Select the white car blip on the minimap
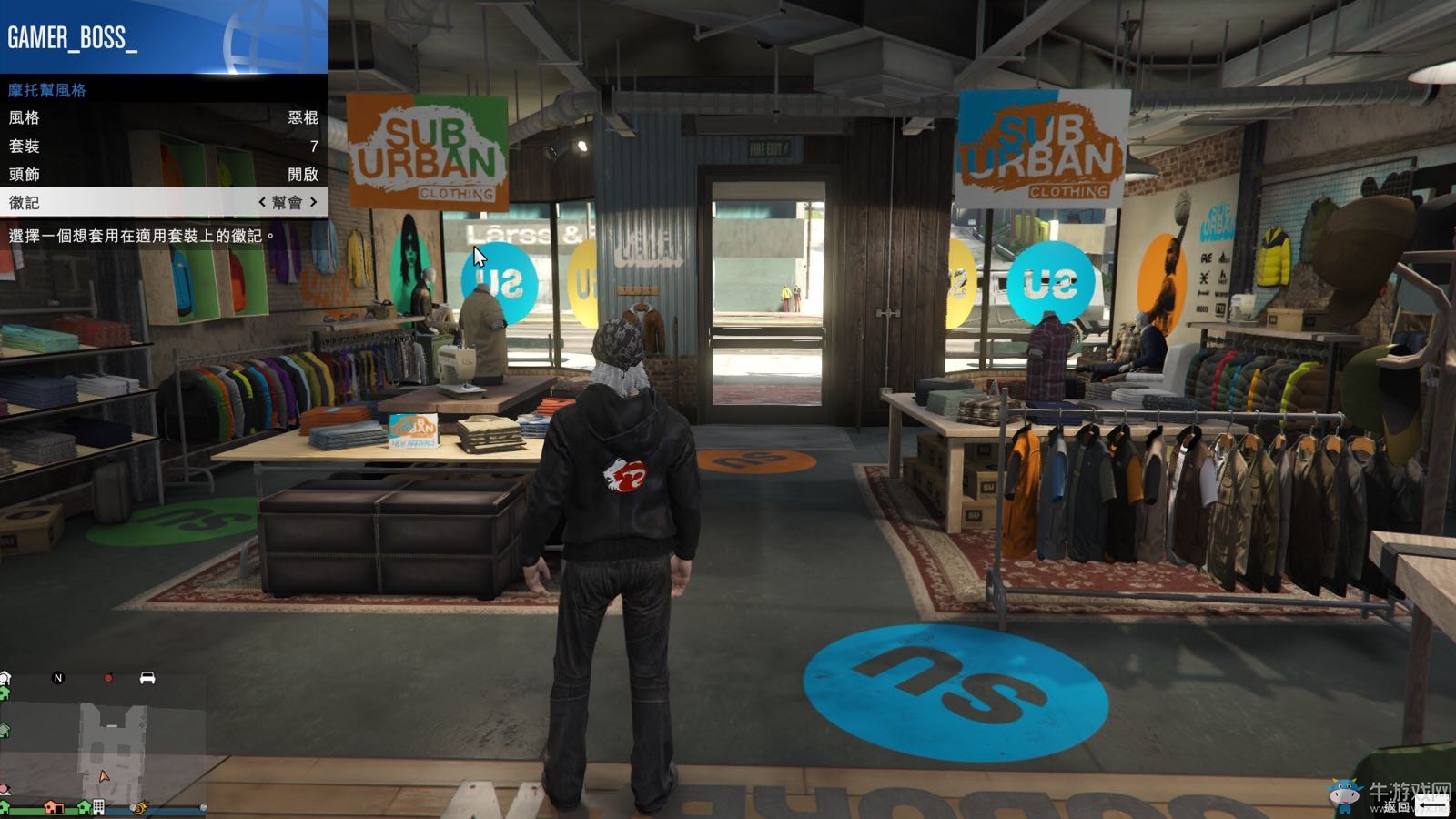Image resolution: width=1456 pixels, height=819 pixels. pos(147,677)
